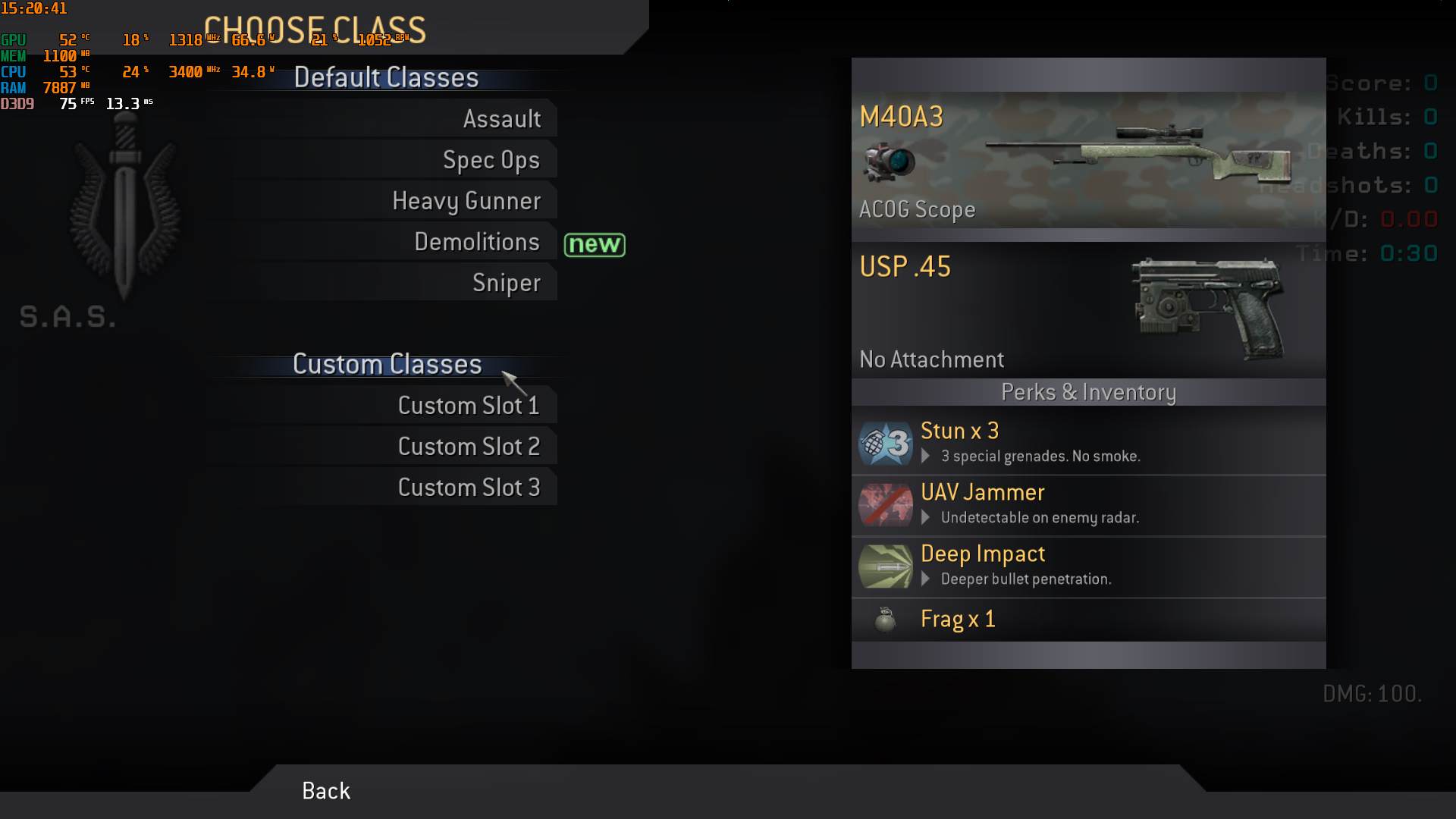Image resolution: width=1456 pixels, height=819 pixels.
Task: Select Custom Slot 1
Action: coord(468,406)
